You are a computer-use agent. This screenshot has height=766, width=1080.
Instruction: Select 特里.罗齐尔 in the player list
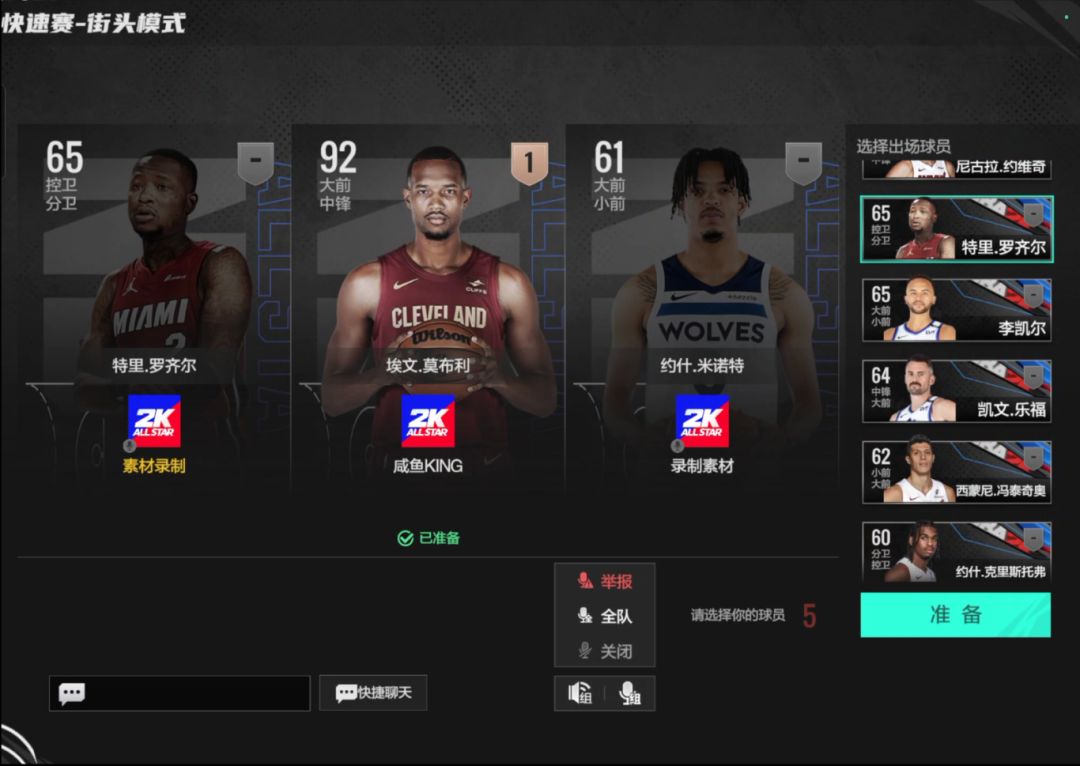point(956,229)
